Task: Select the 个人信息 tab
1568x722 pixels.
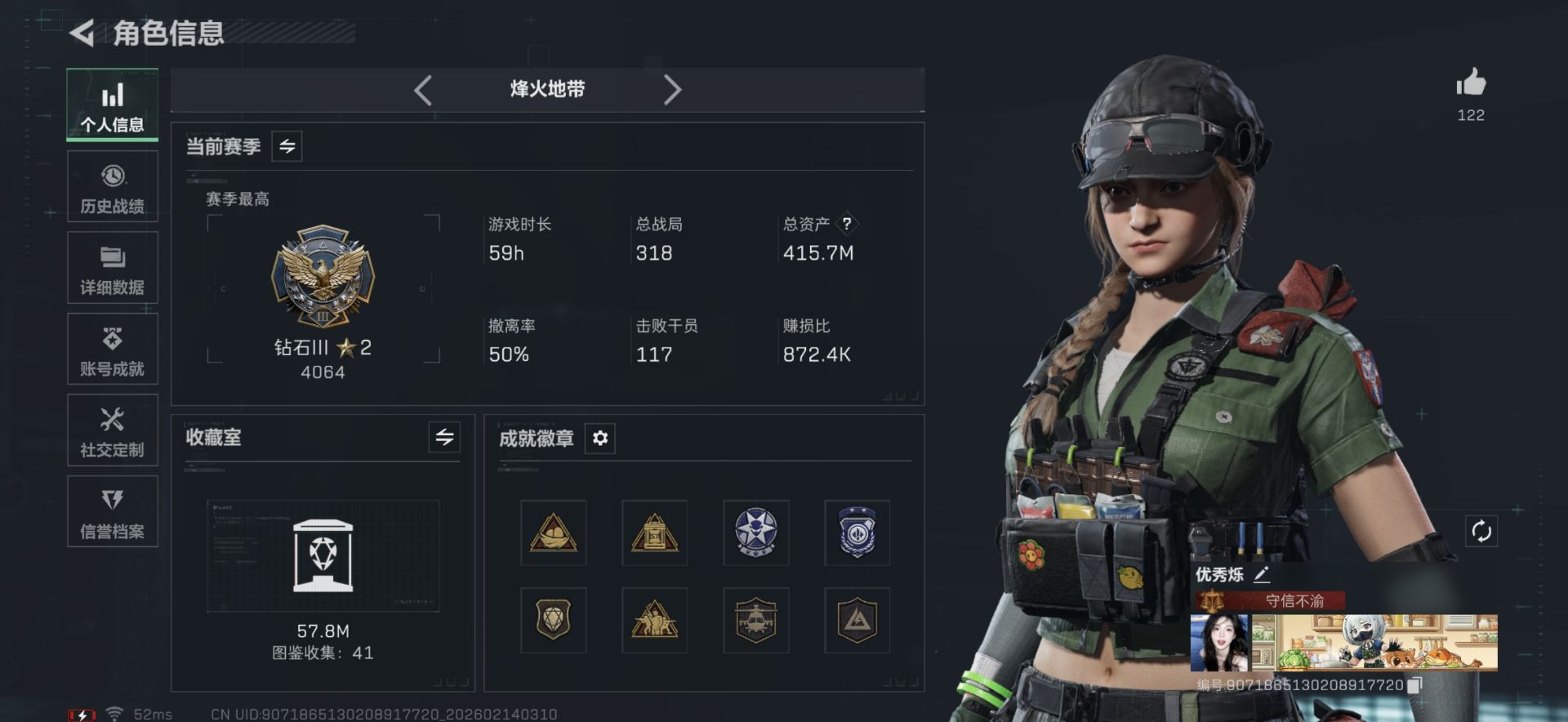Action: coord(113,105)
